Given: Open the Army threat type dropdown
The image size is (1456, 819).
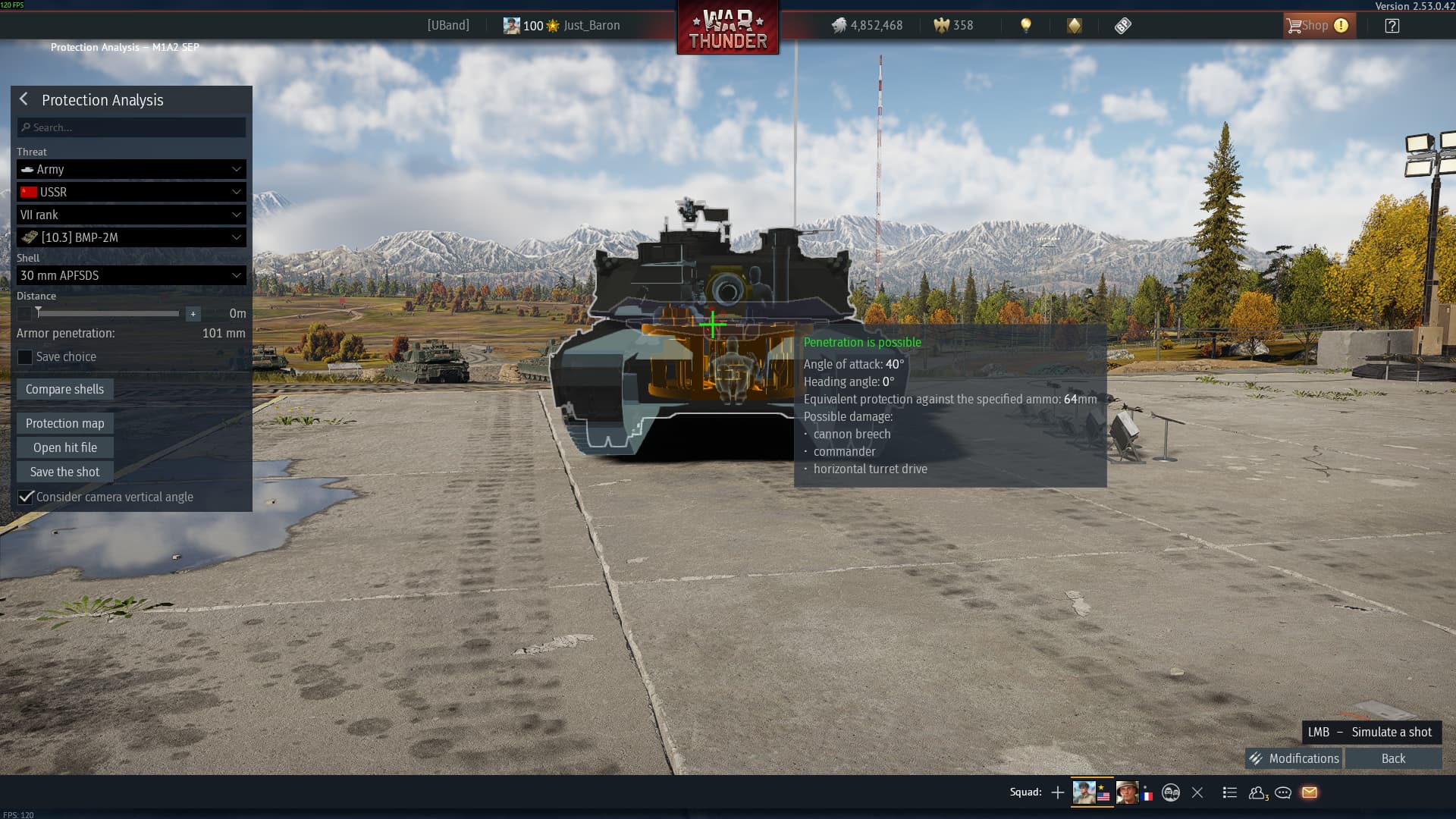Looking at the screenshot, I should coord(131,169).
